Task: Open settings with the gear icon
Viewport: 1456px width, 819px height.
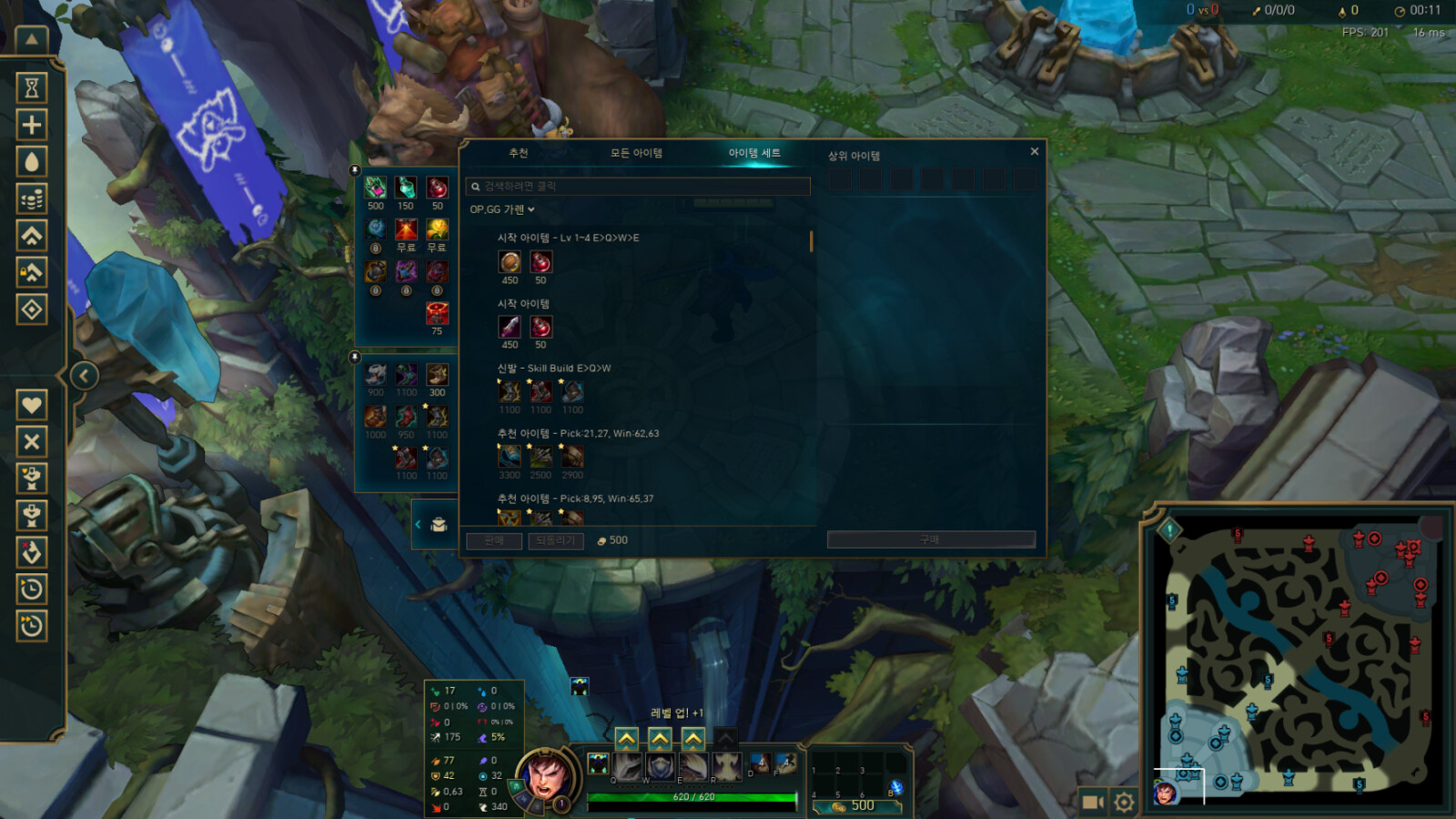Action: [1124, 802]
